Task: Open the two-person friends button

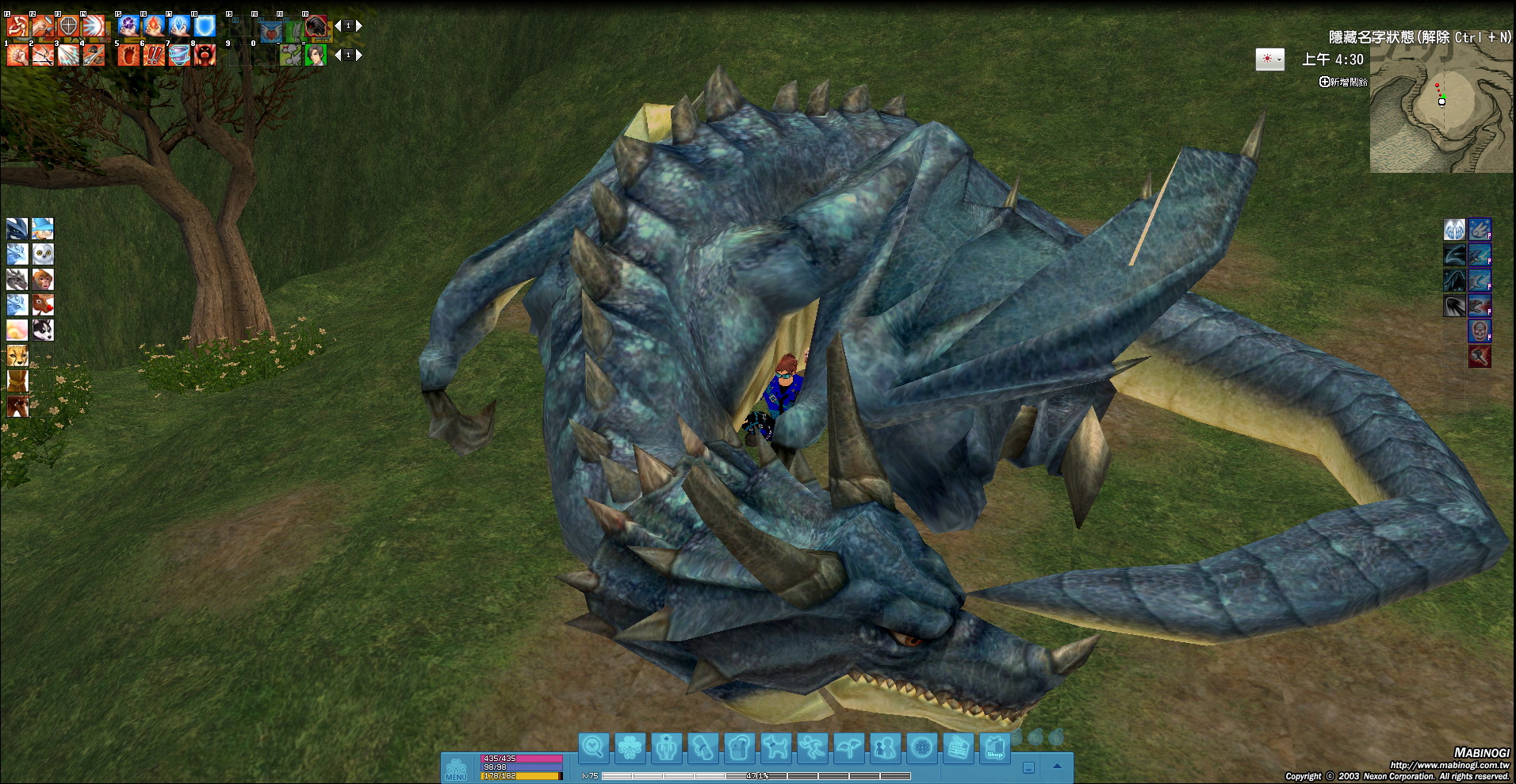Action: click(x=885, y=748)
